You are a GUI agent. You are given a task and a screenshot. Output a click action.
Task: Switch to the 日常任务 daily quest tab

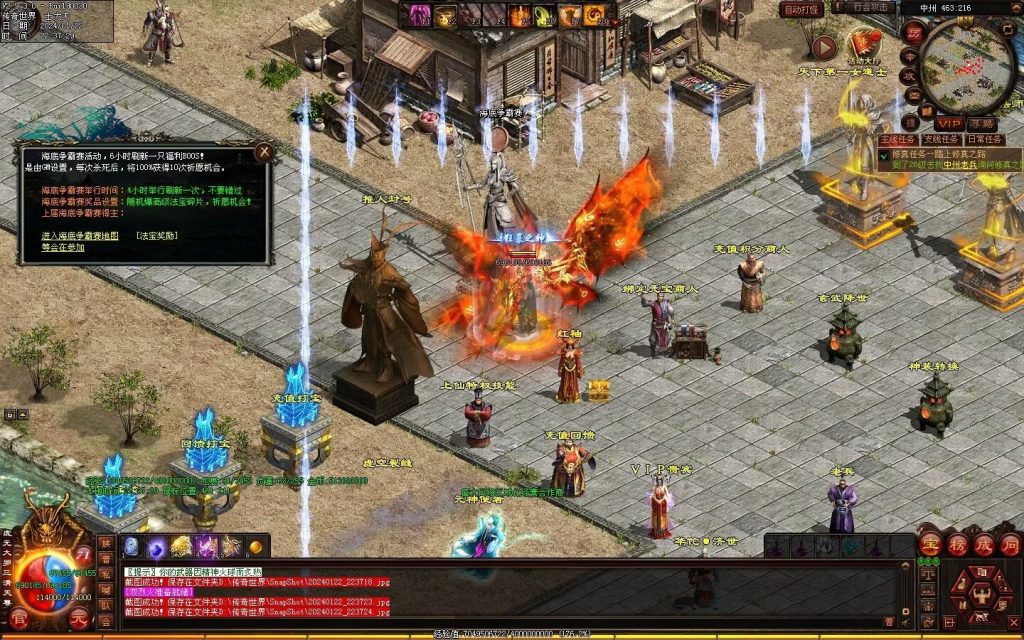tap(985, 140)
